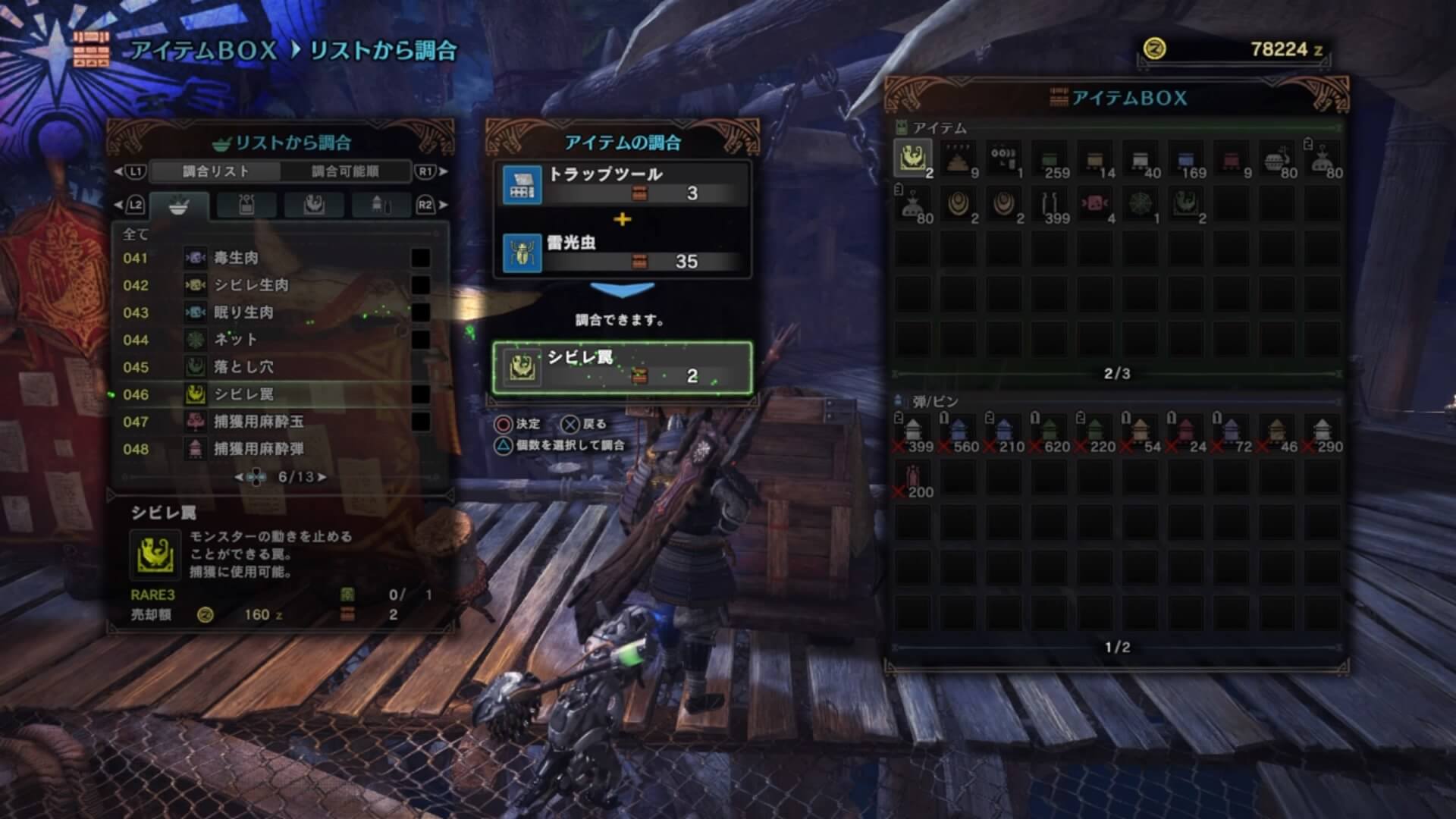The image size is (1456, 819).
Task: Select the item box slot holding 399
Action: tap(1050, 205)
